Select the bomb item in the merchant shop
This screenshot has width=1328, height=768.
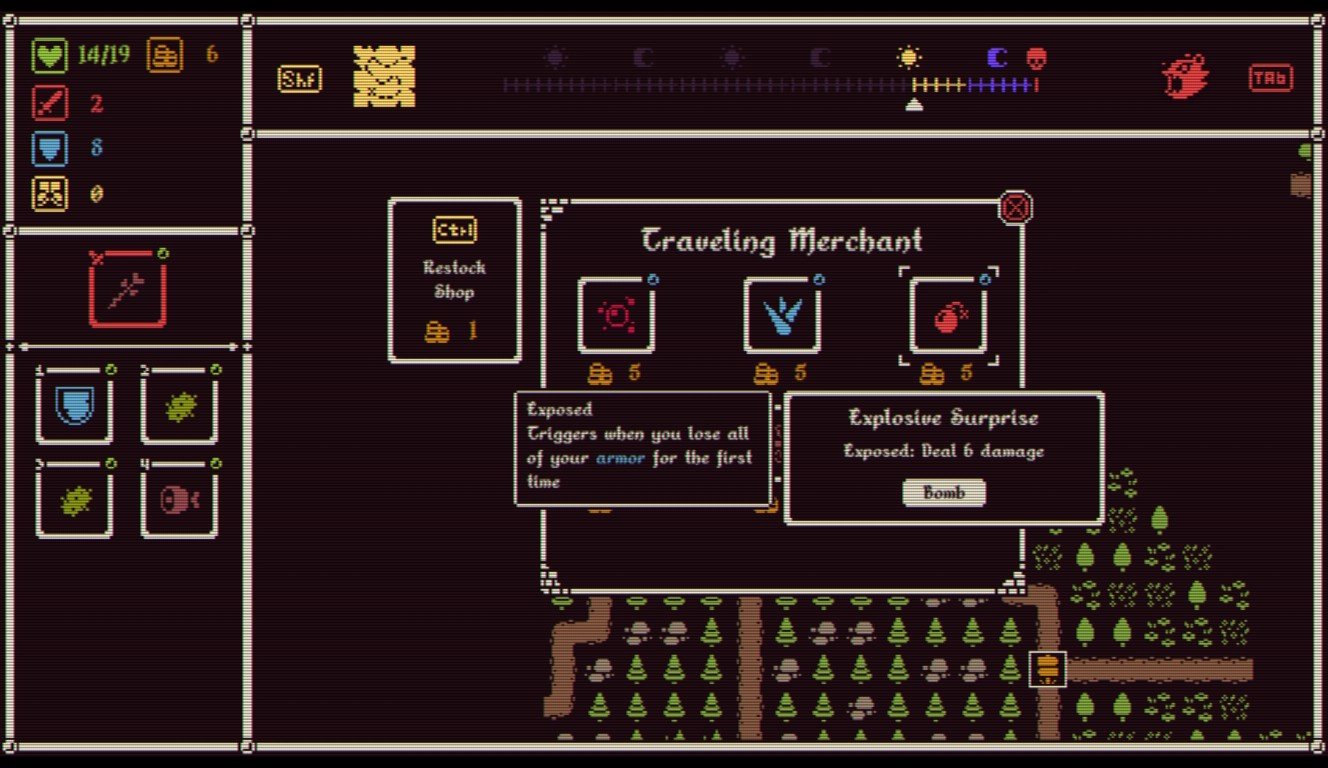944,313
